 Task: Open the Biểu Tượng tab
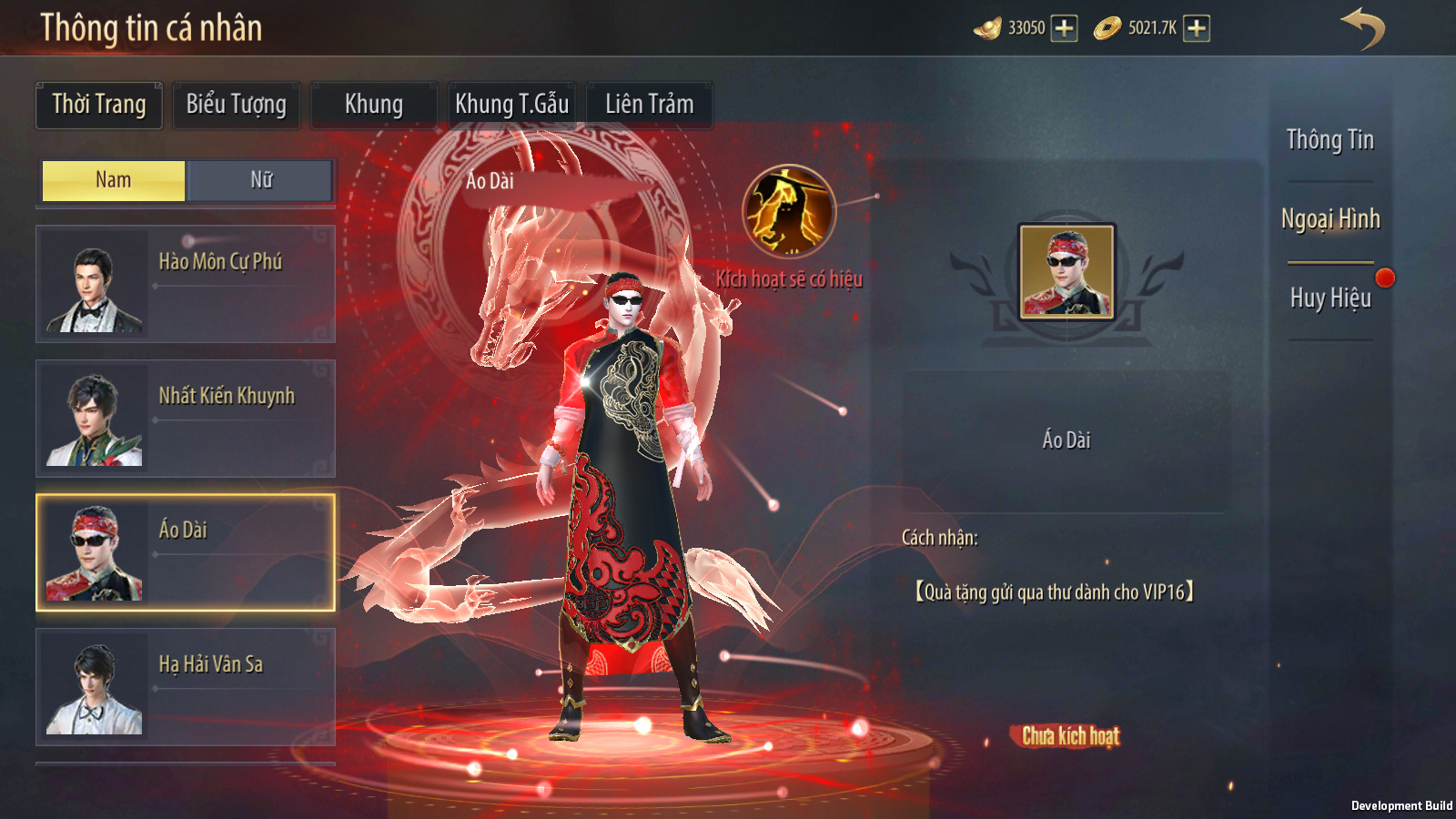236,105
